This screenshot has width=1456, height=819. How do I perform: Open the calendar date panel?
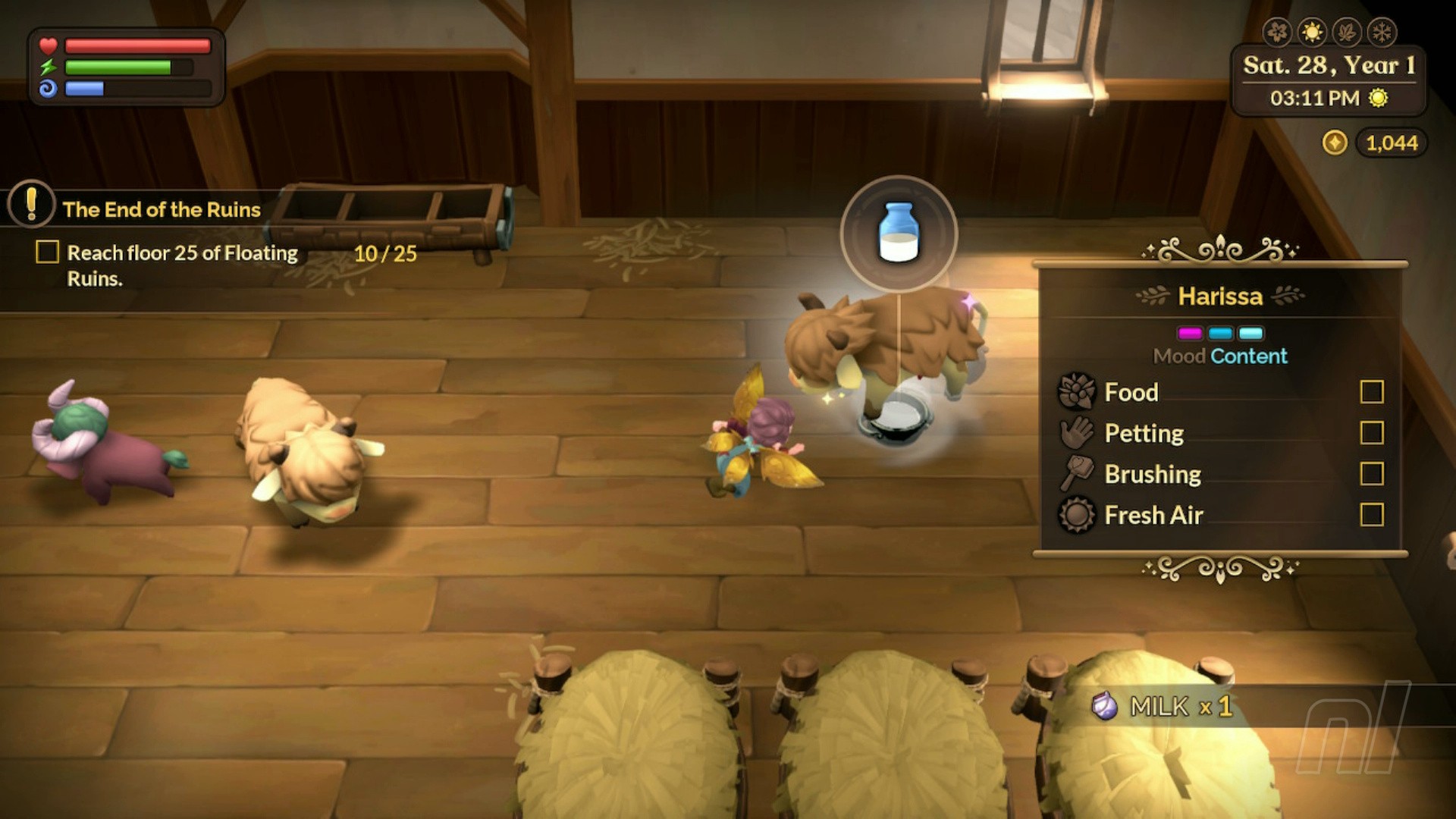coord(1329,66)
